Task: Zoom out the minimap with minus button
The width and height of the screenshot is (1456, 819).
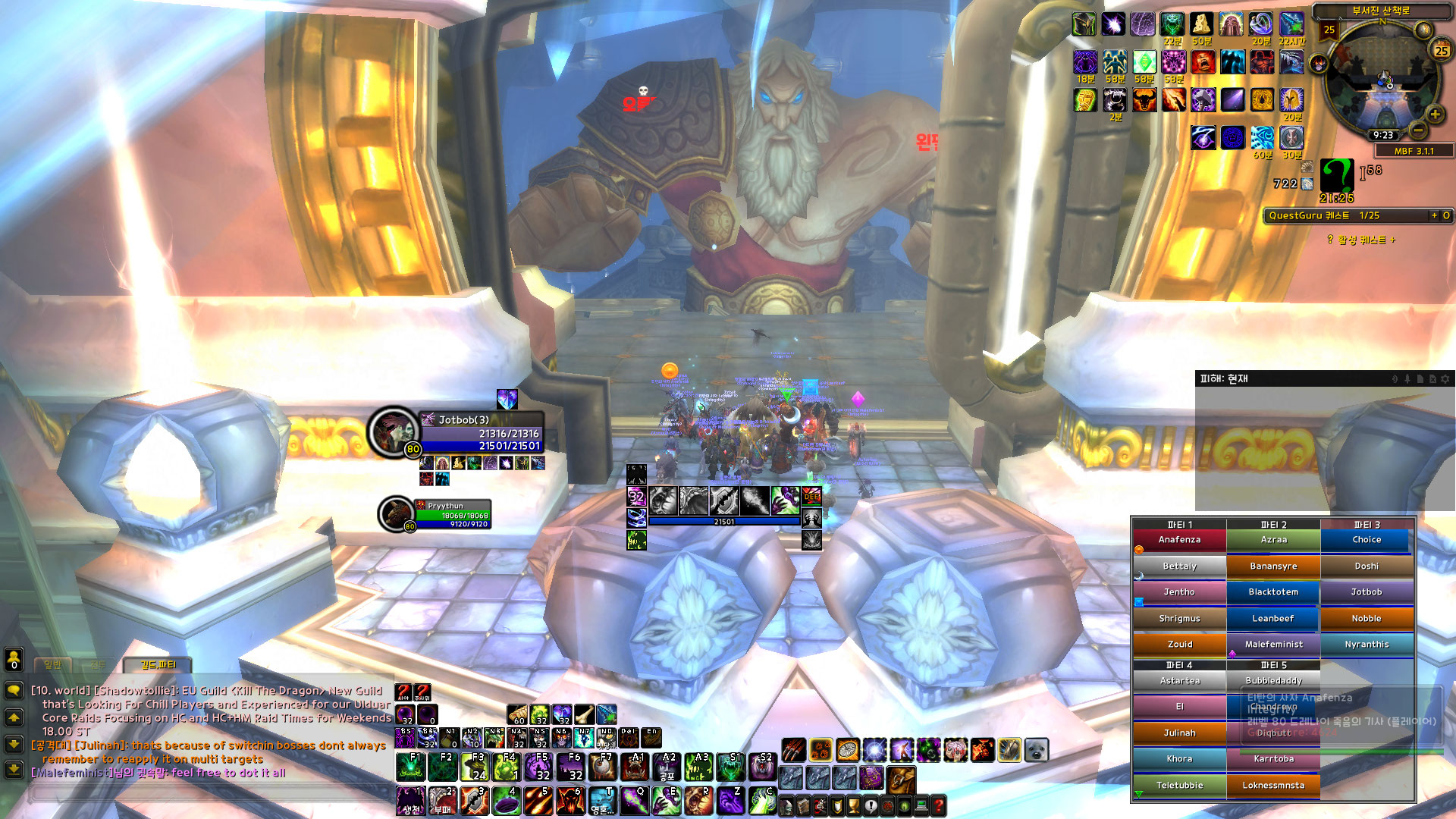Action: coord(1418,130)
